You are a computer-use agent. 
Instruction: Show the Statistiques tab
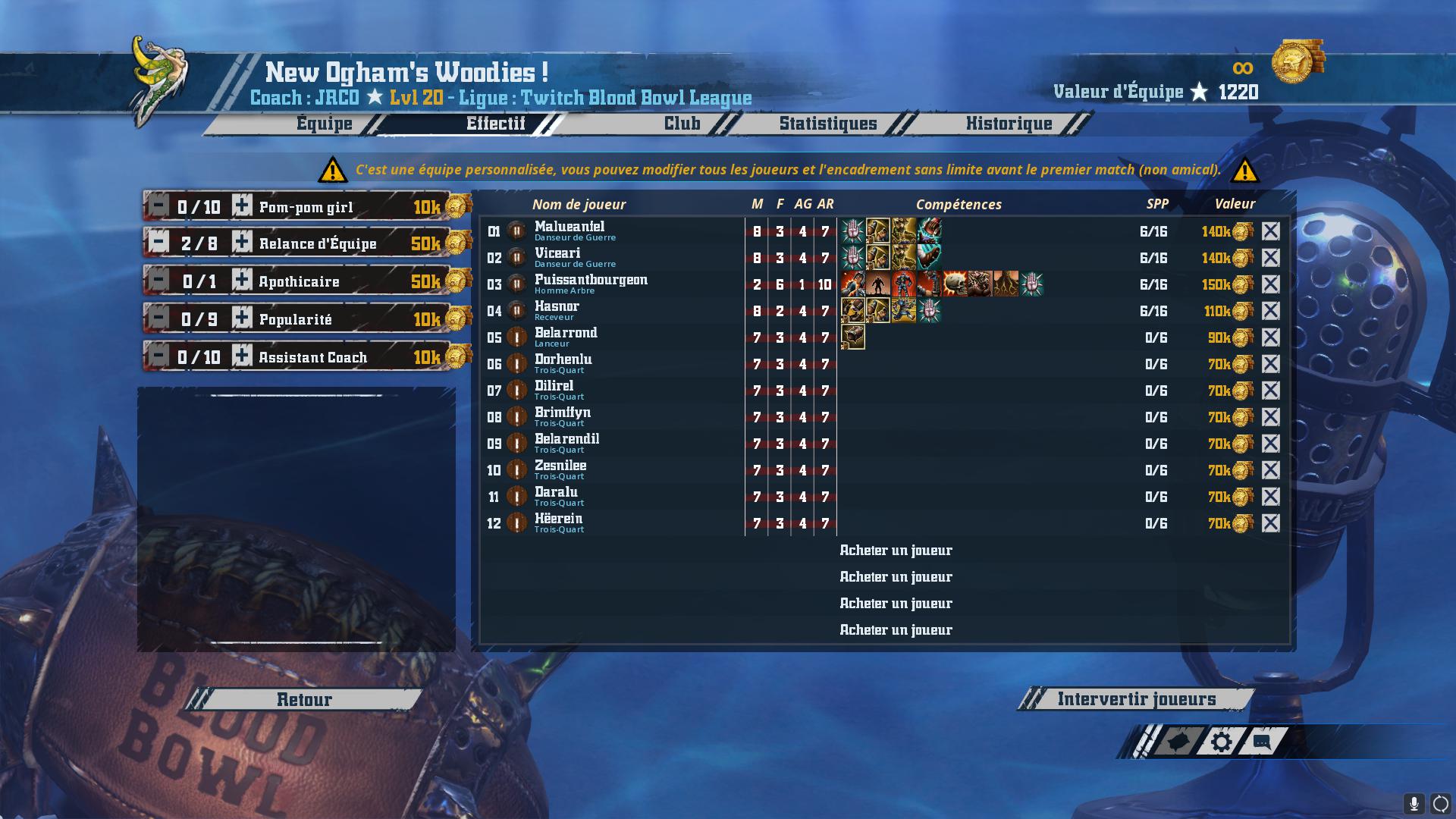click(x=827, y=124)
